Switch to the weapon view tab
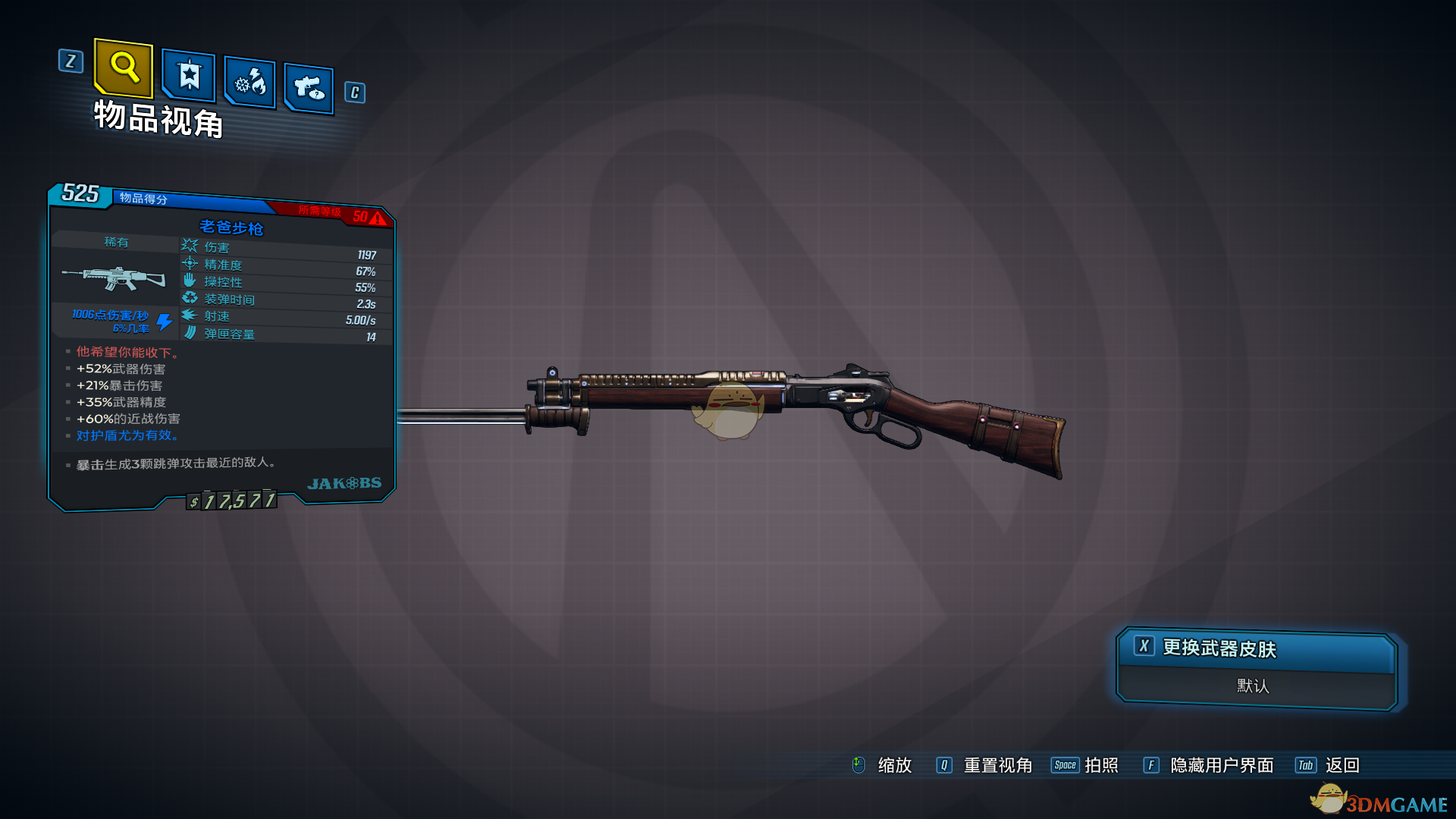This screenshot has width=1456, height=819. coord(309,88)
